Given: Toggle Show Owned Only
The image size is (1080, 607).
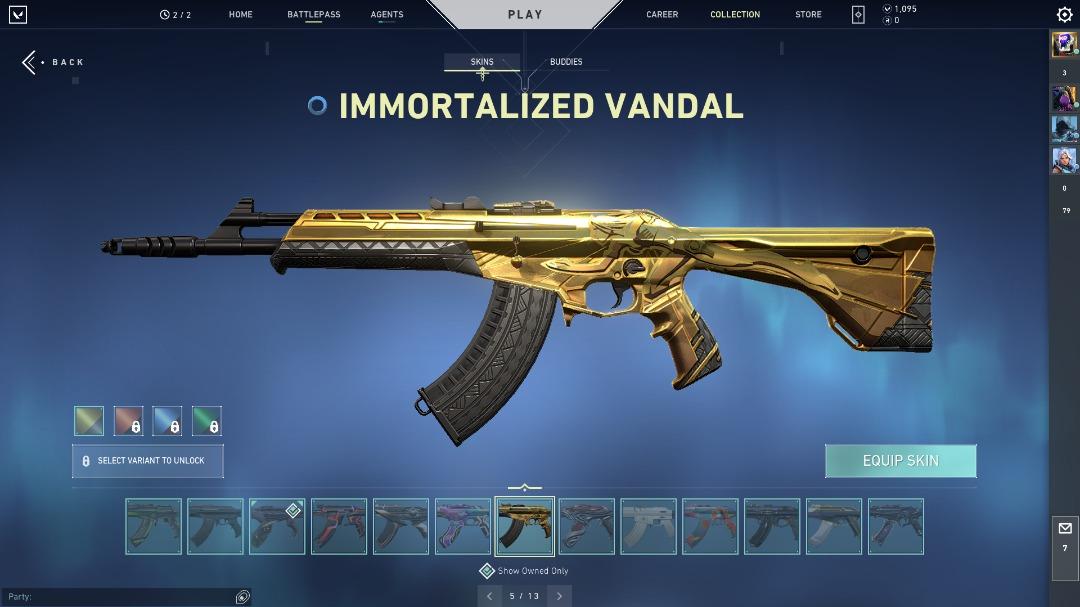Looking at the screenshot, I should pyautogui.click(x=487, y=571).
